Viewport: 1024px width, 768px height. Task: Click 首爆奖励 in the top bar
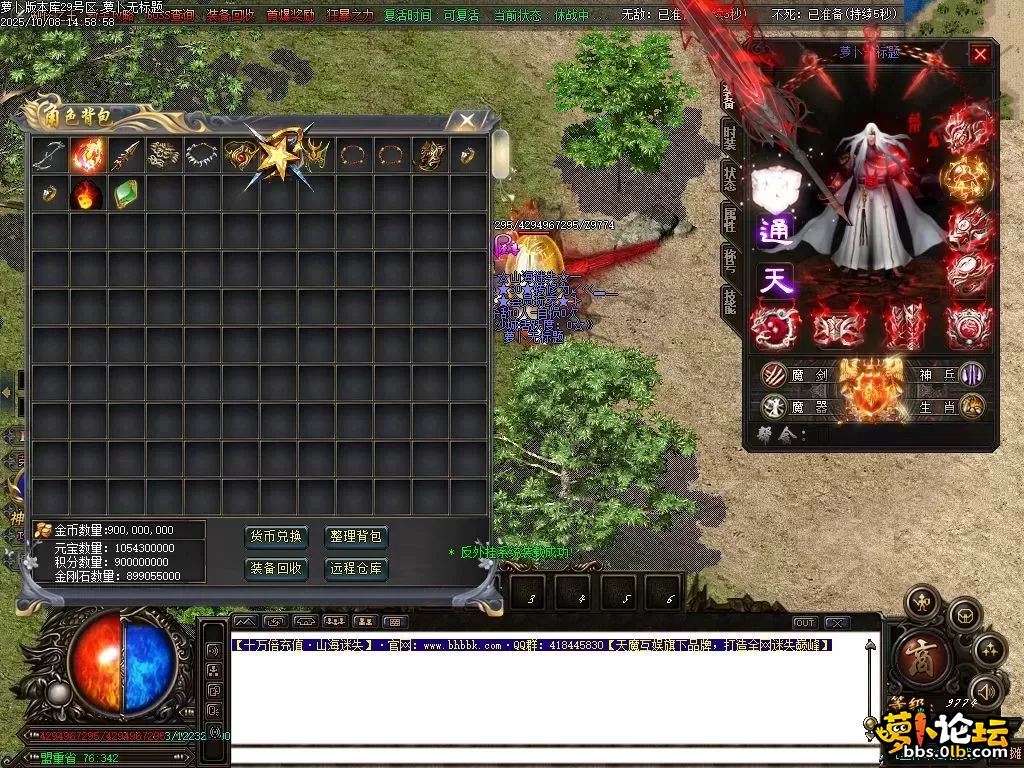(290, 16)
